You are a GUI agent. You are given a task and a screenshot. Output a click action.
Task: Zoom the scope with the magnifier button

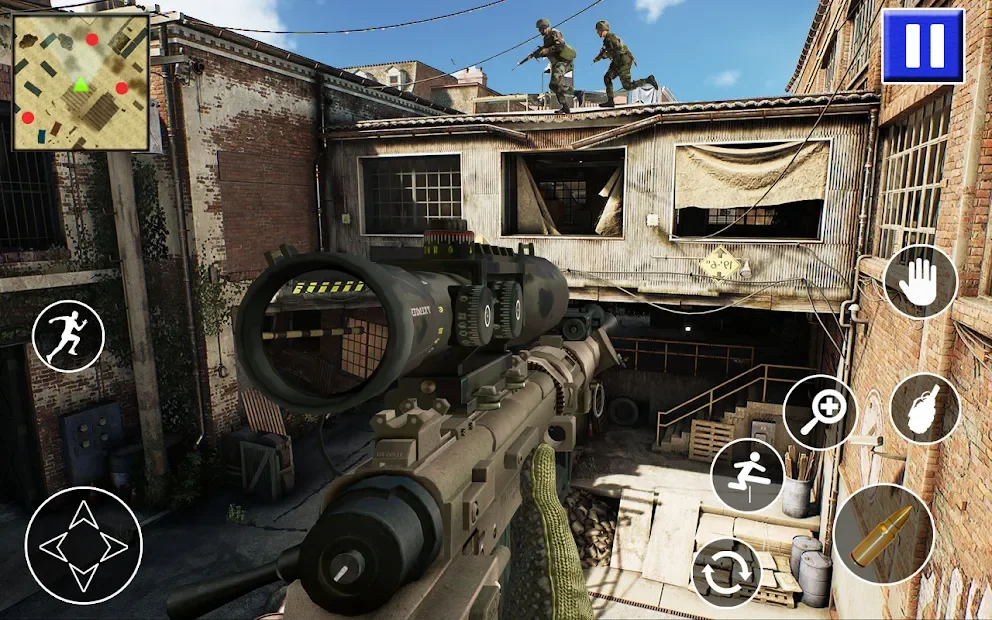[820, 412]
